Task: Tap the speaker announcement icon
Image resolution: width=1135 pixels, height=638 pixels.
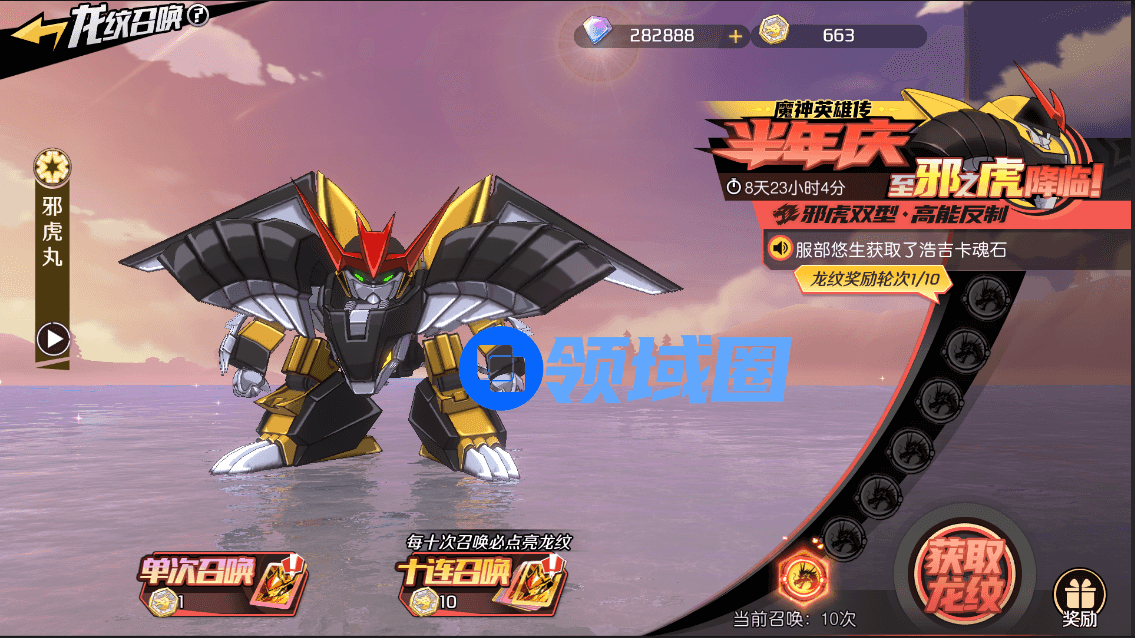Action: coord(779,248)
